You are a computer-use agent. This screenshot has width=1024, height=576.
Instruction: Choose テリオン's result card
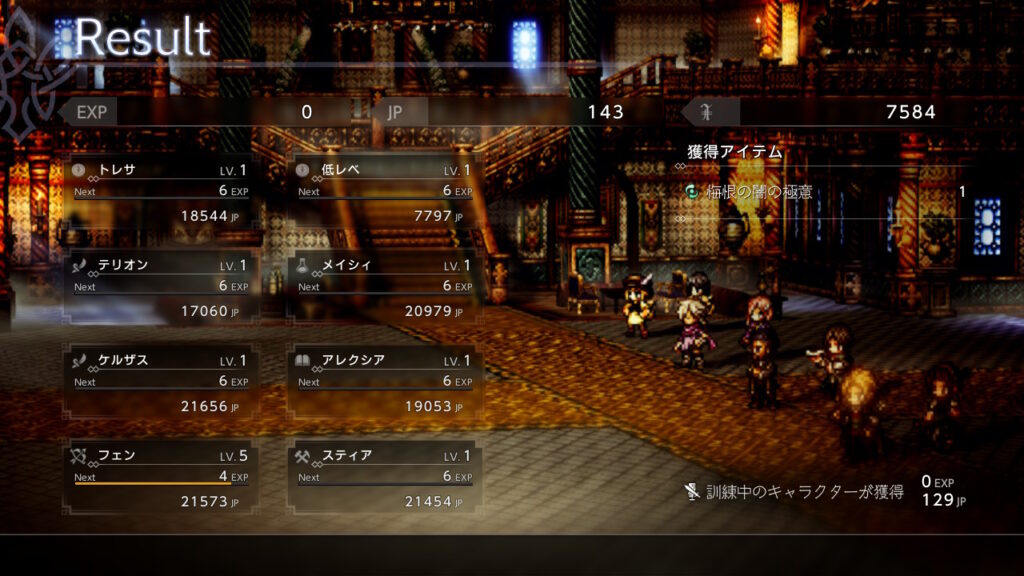(159, 287)
